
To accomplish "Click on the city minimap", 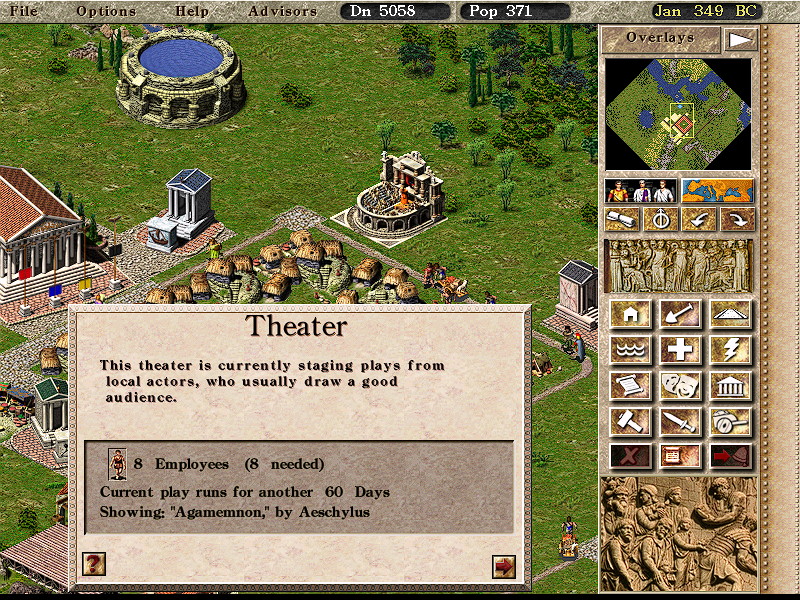I will (x=678, y=113).
